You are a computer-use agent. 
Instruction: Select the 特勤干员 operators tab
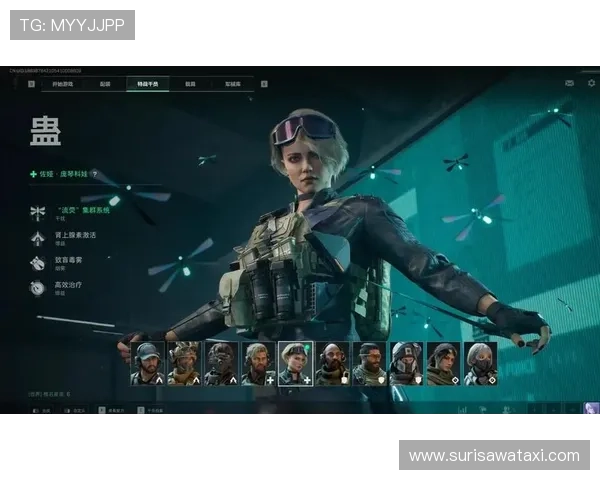(148, 84)
